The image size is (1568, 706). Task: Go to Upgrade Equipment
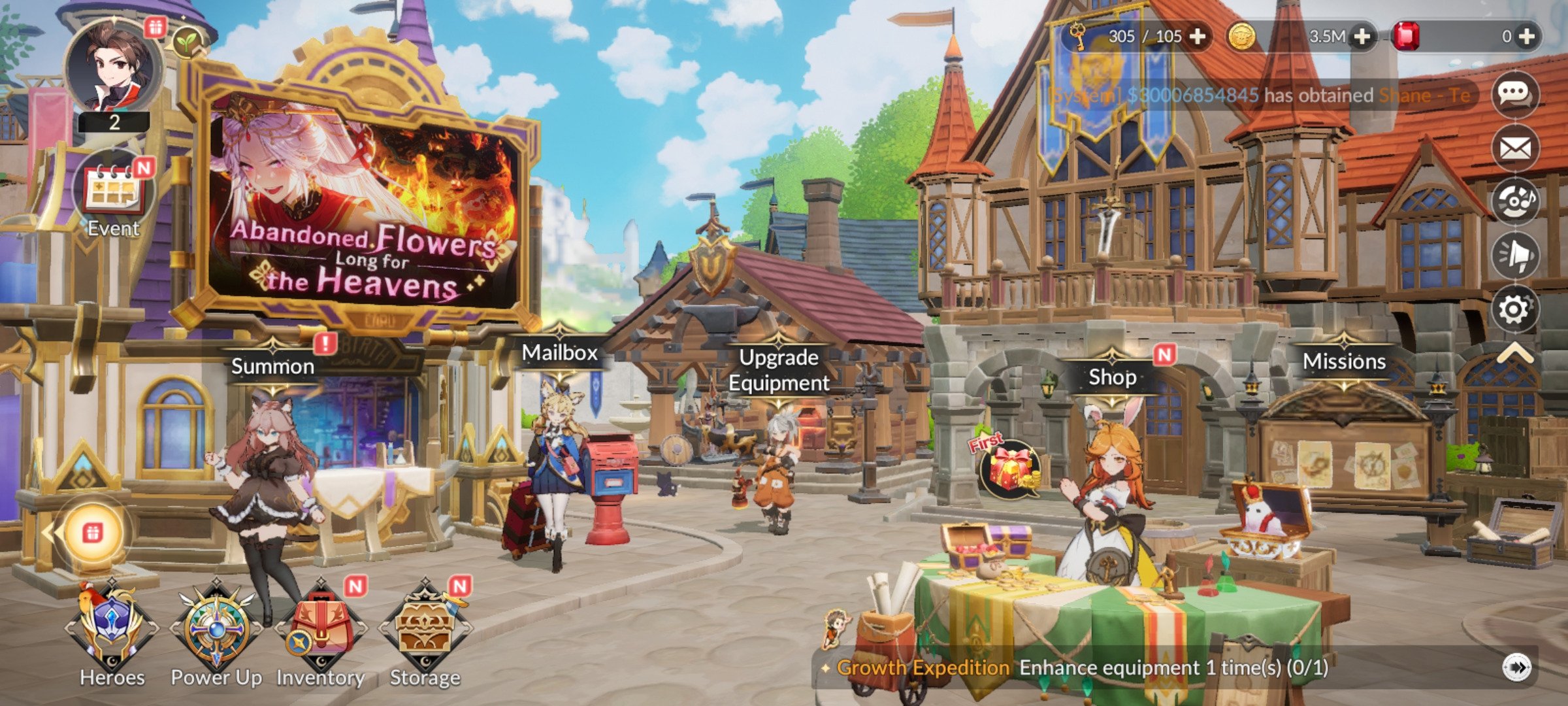point(779,370)
